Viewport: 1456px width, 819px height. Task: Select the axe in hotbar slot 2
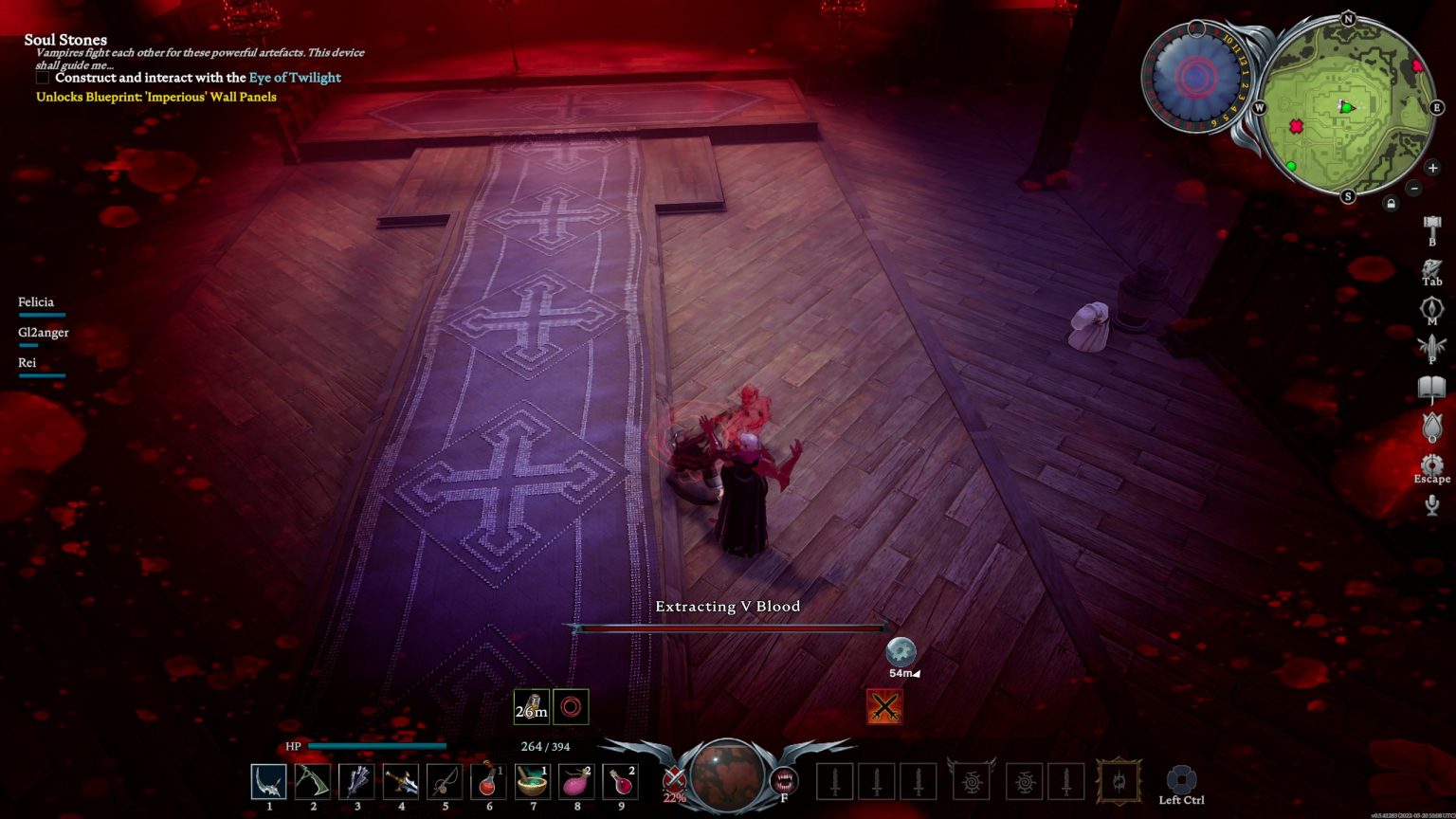pyautogui.click(x=313, y=781)
